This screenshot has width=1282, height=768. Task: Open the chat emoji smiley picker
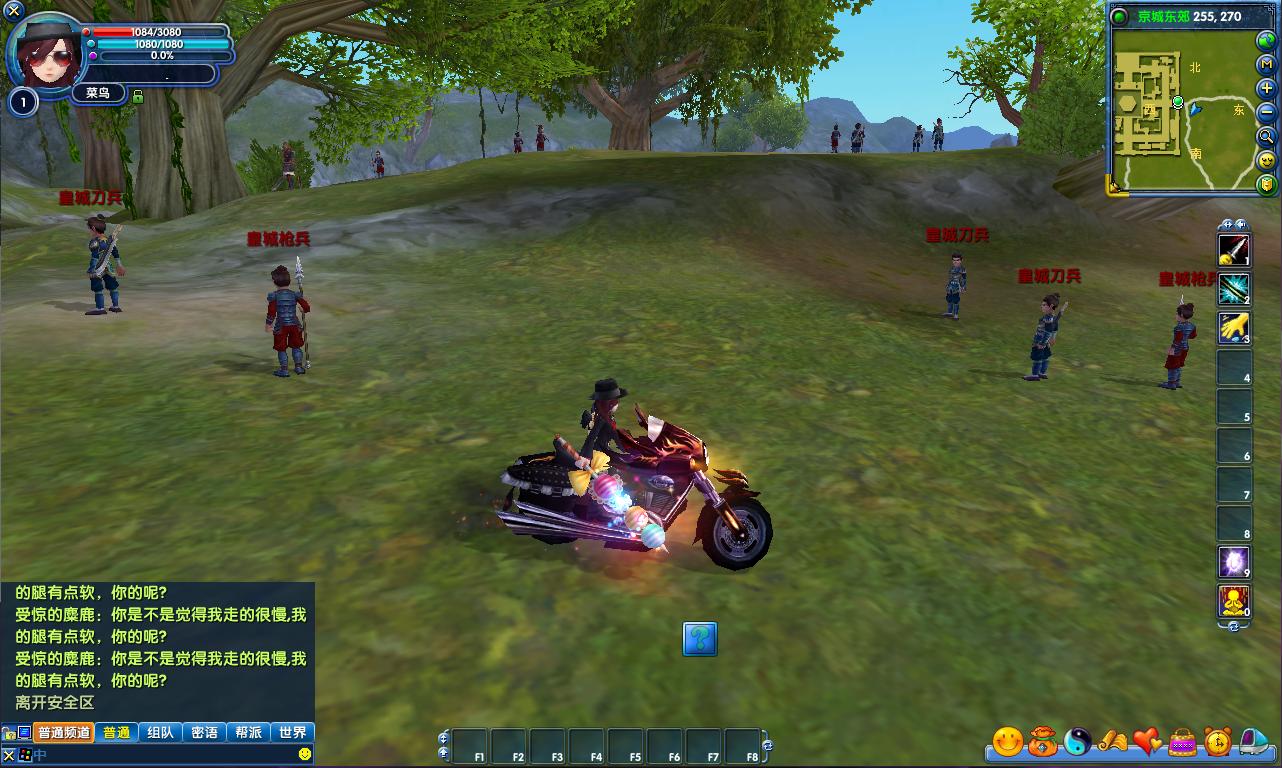coord(305,753)
